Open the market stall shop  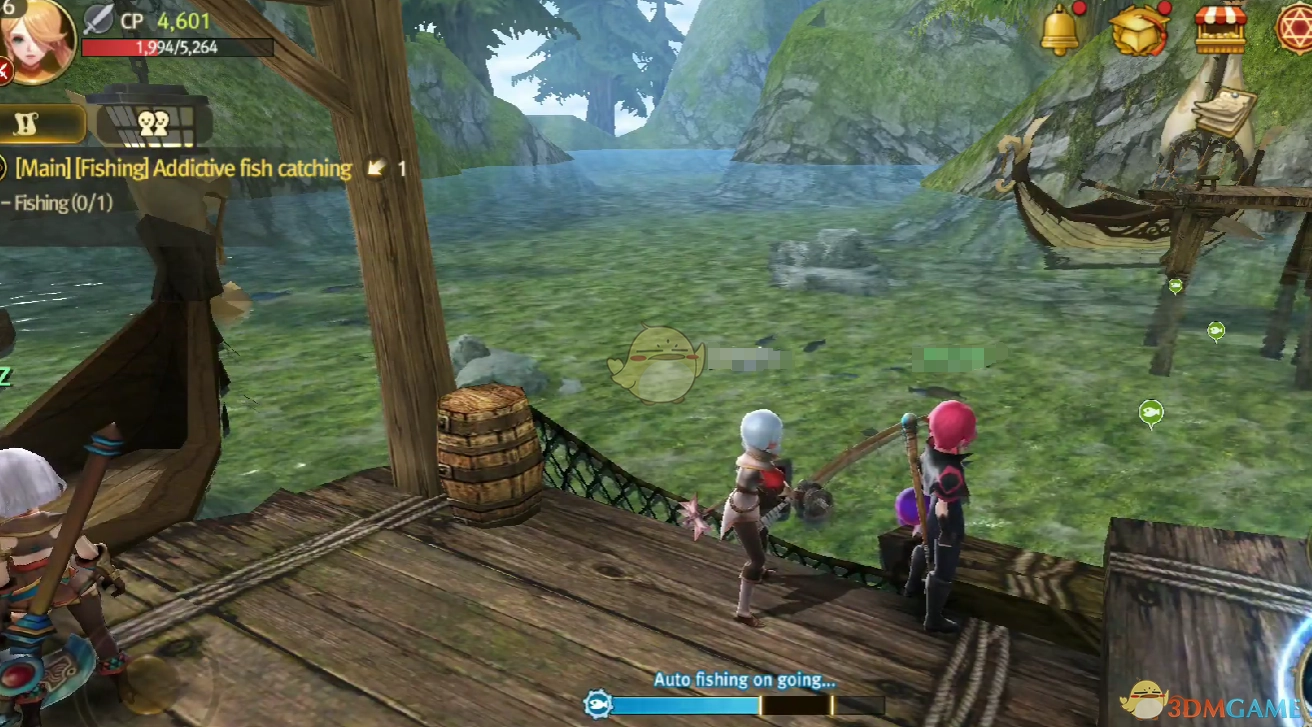(1221, 28)
